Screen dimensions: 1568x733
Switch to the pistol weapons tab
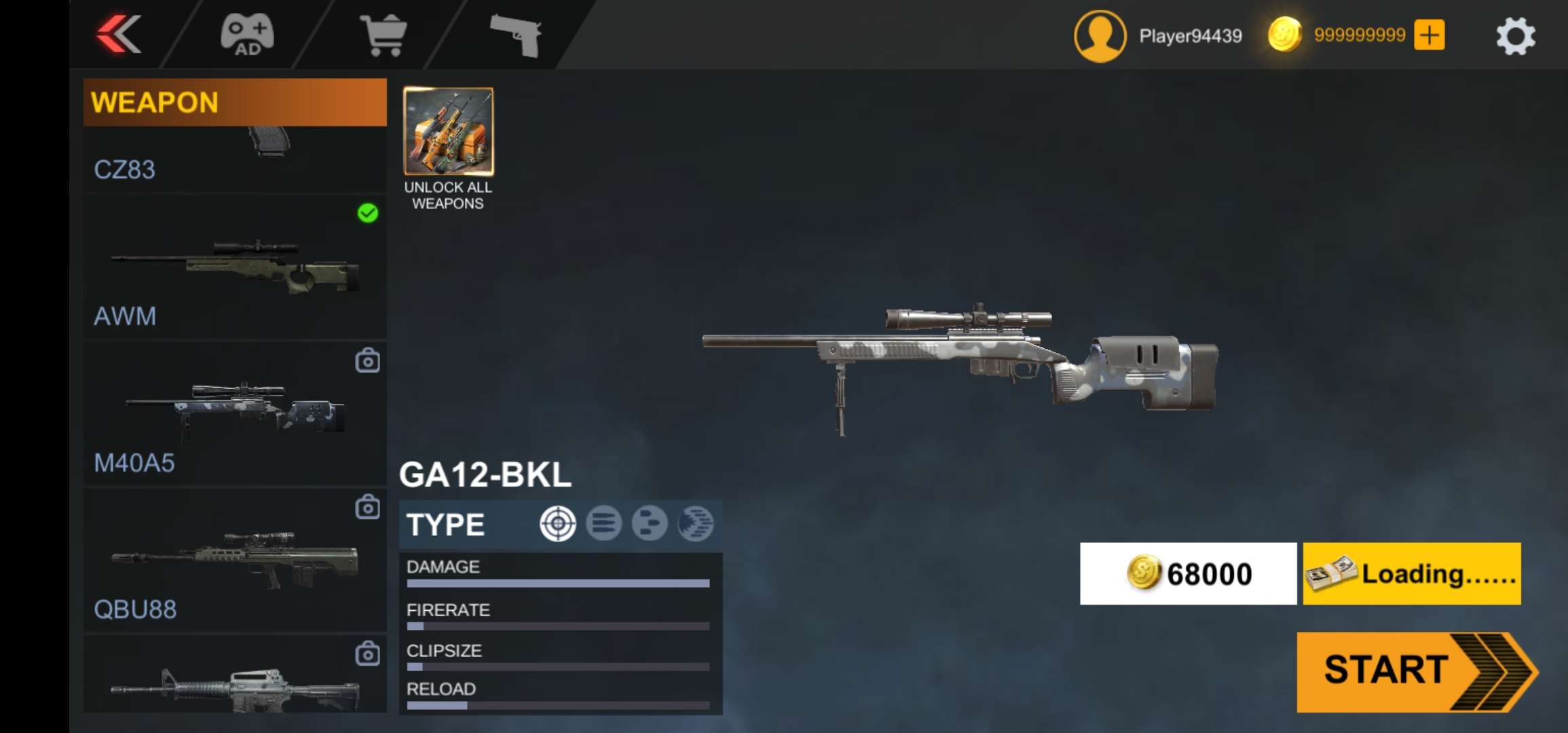click(516, 35)
